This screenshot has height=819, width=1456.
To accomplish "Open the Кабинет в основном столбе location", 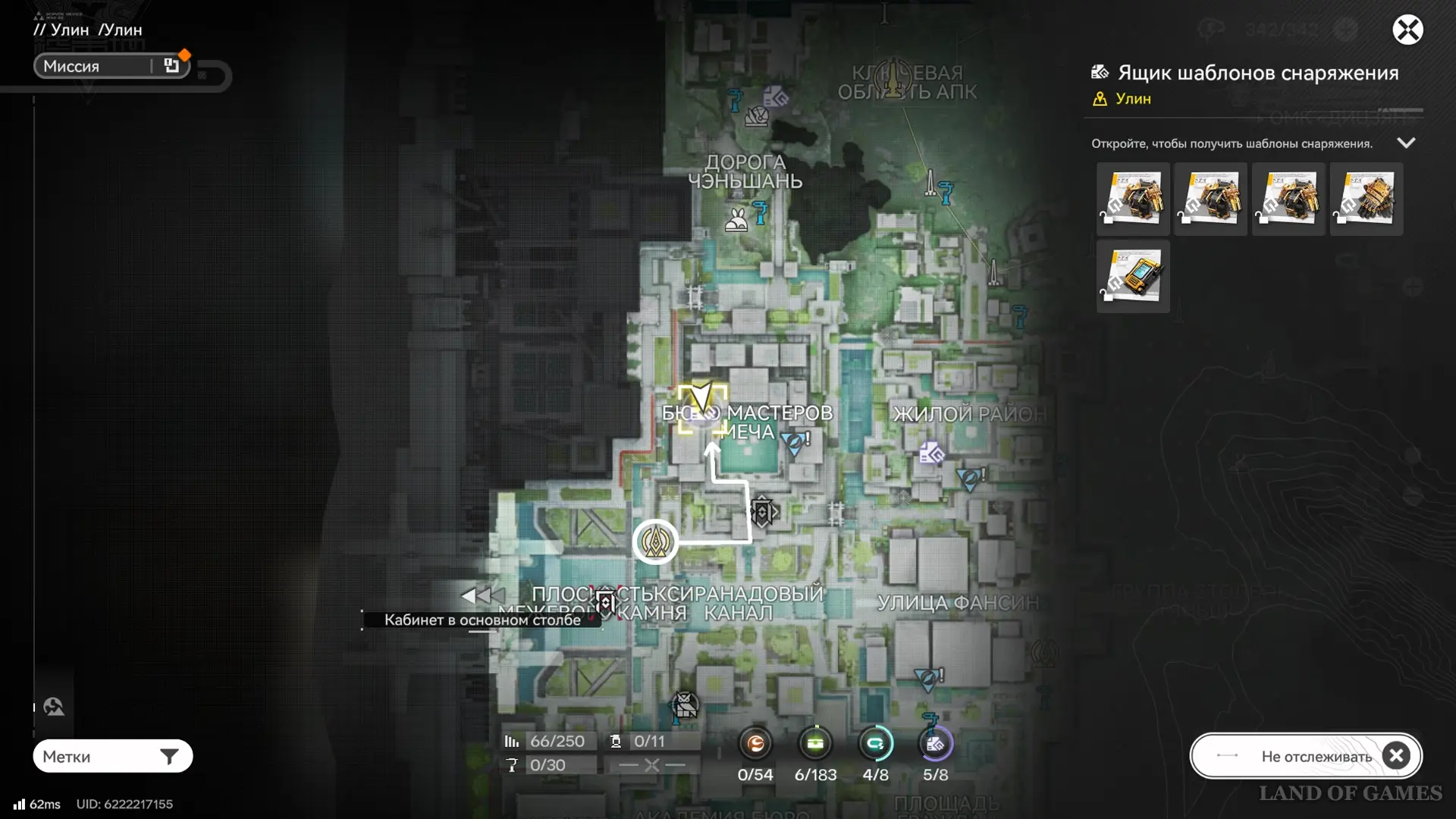I will pos(482,620).
